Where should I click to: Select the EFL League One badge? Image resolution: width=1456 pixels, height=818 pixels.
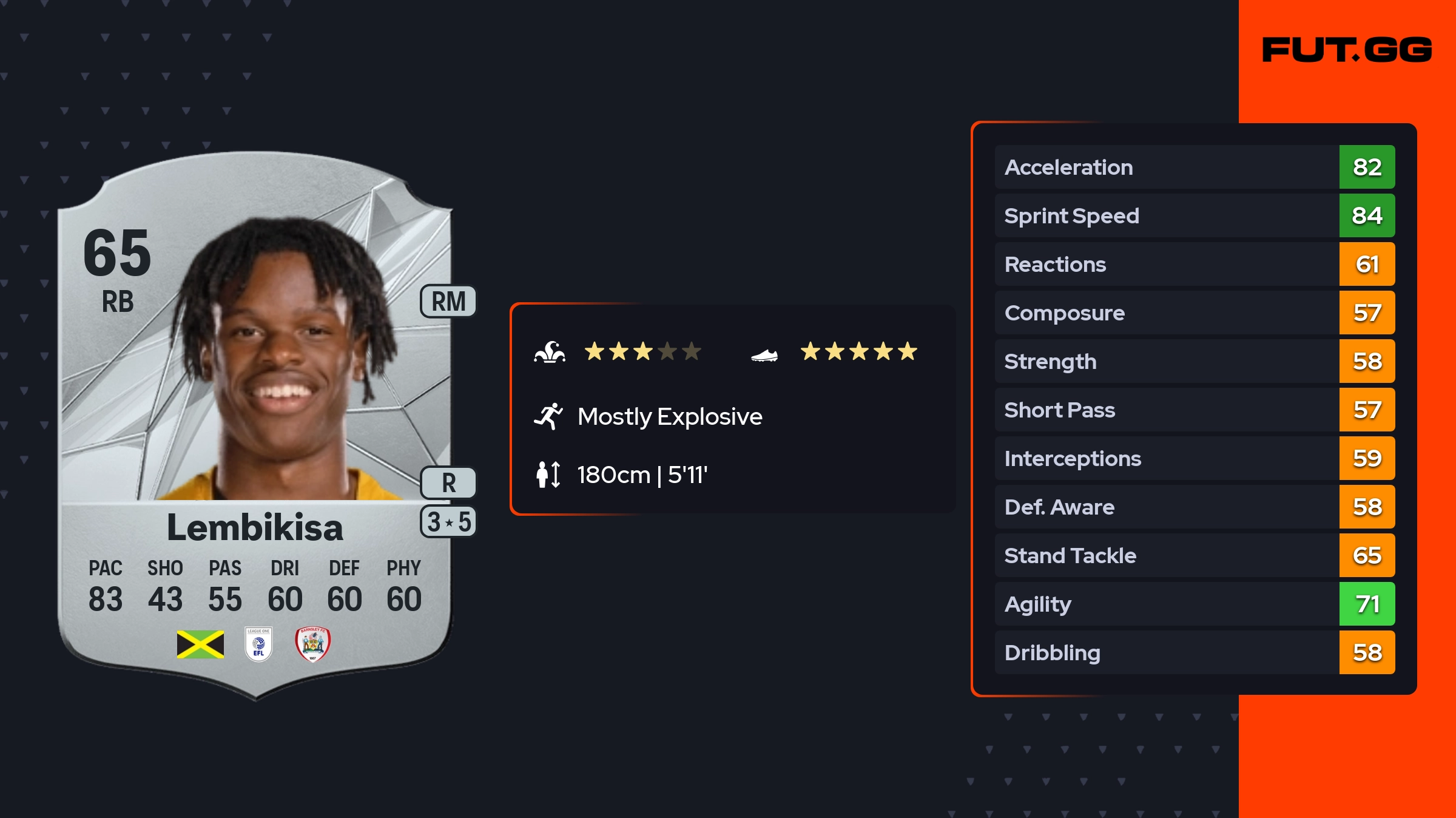click(258, 644)
